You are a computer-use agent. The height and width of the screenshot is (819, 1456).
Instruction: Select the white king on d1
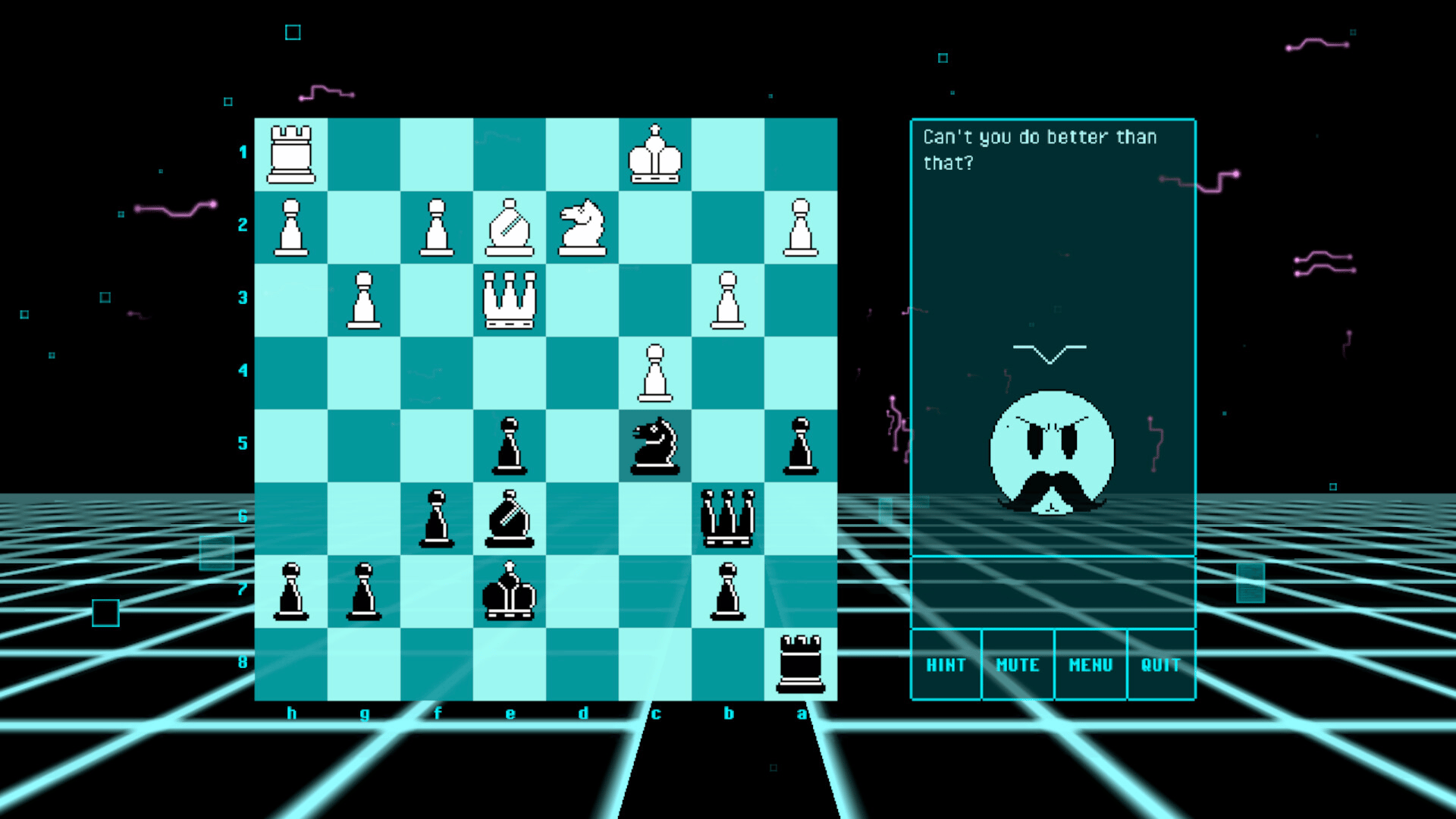point(656,155)
